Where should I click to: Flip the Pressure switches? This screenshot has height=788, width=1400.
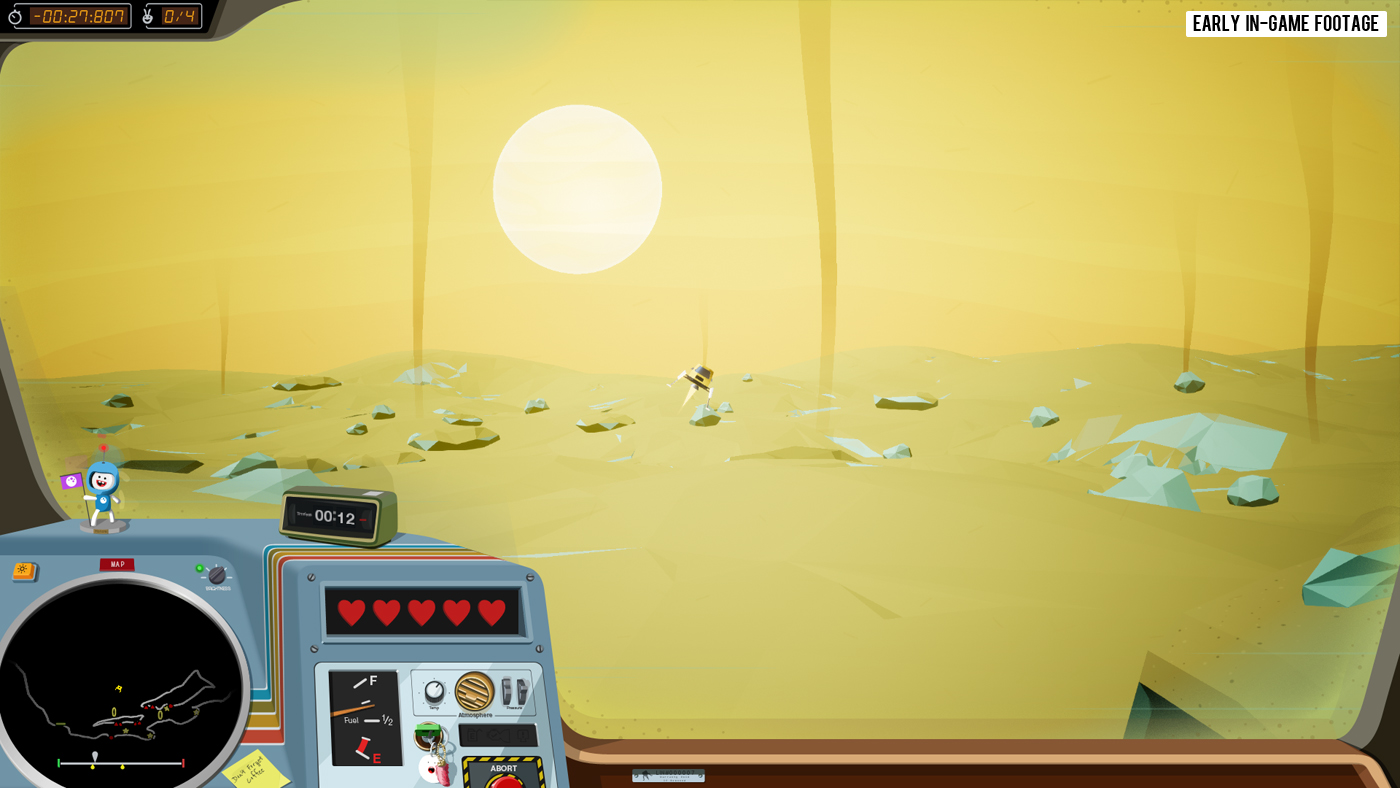(x=513, y=691)
